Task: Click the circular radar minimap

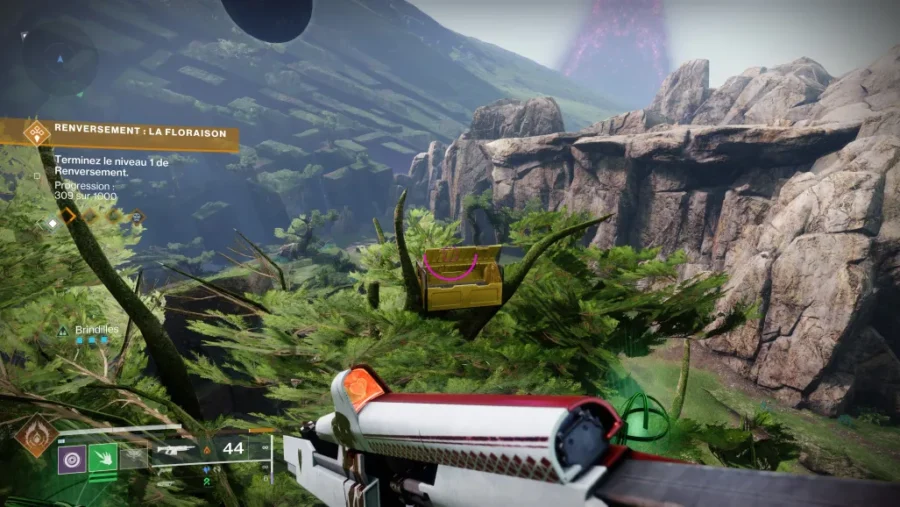Action: [x=60, y=57]
